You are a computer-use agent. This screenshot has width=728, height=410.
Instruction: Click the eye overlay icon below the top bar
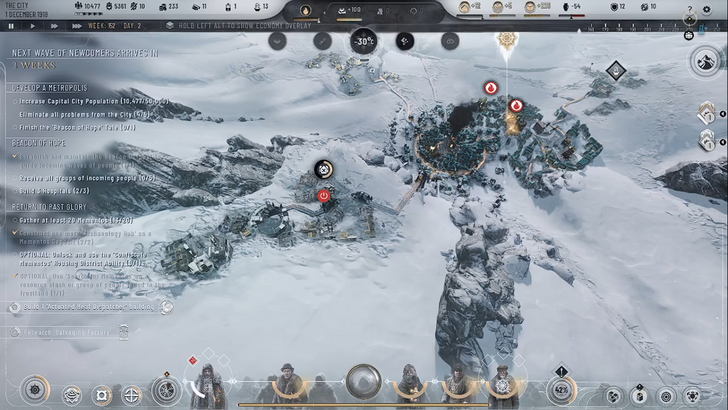(x=449, y=41)
